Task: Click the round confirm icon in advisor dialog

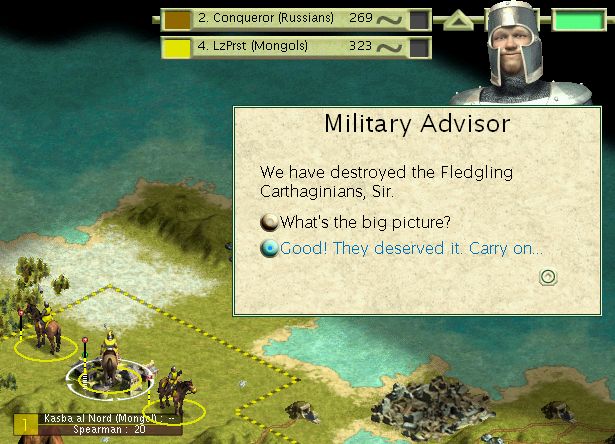Action: tap(547, 277)
